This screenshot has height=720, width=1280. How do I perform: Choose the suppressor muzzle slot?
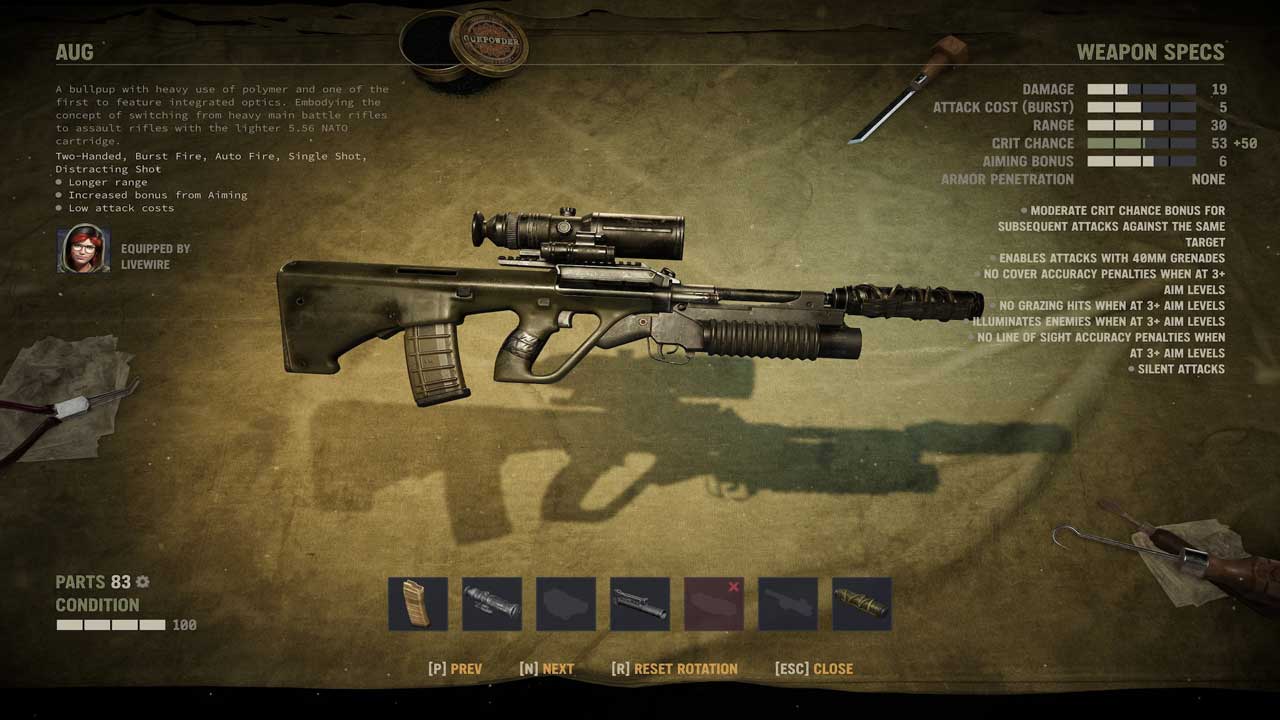[862, 604]
